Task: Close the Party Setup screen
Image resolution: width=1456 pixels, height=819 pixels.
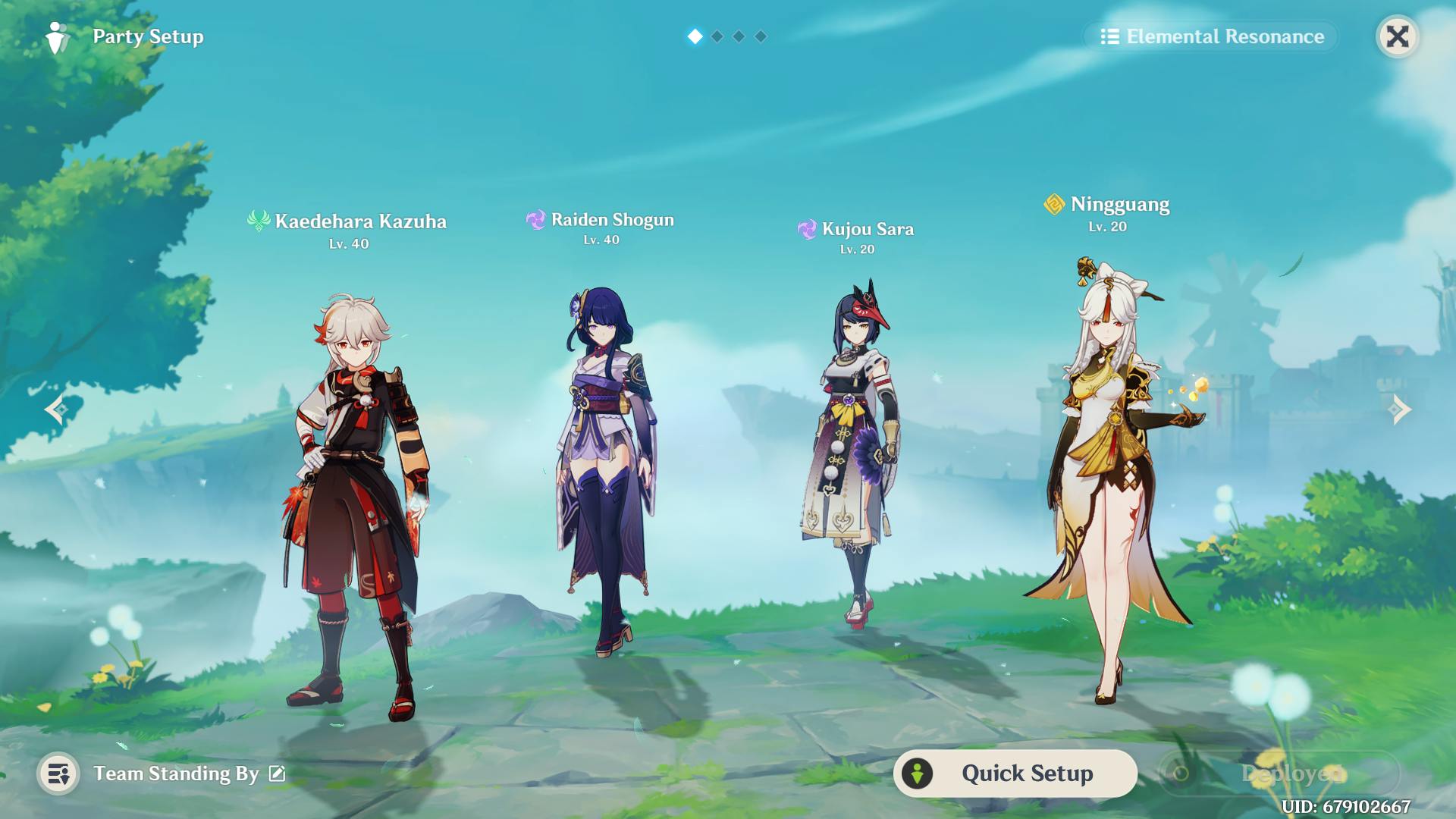Action: (x=1397, y=36)
